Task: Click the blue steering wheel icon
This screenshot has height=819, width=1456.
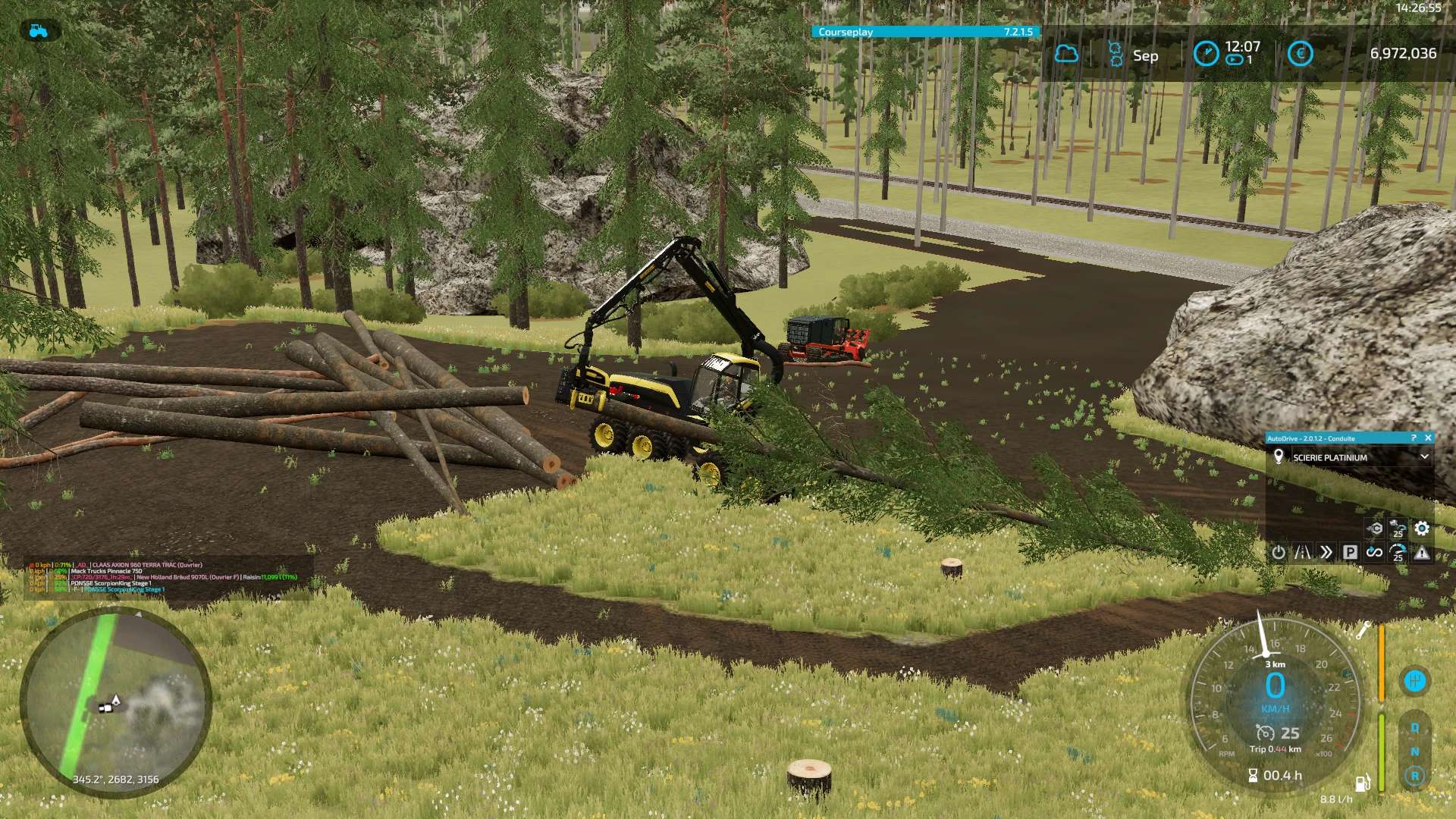Action: 1415,681
